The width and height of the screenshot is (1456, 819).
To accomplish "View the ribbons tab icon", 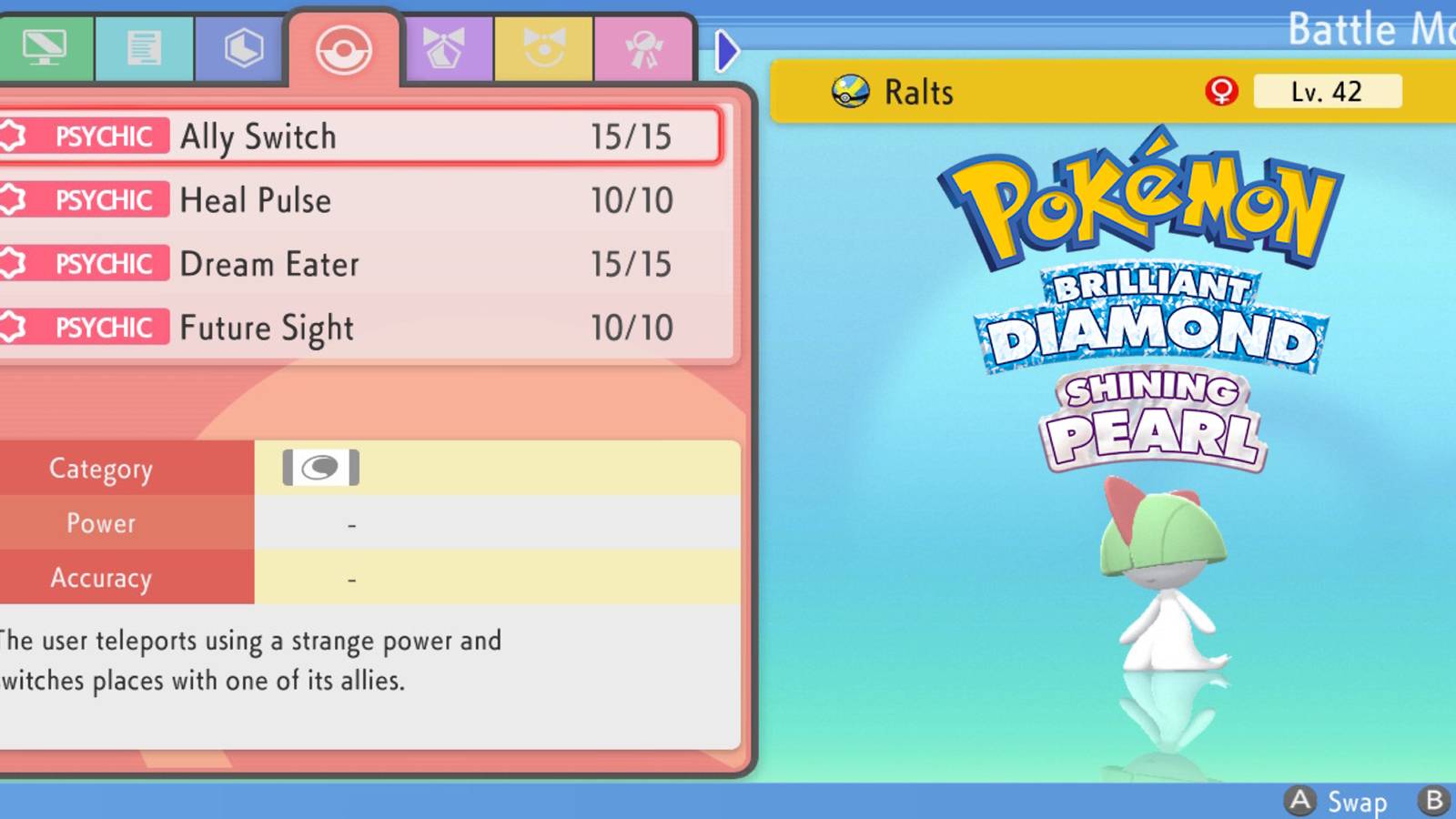I will tap(643, 46).
